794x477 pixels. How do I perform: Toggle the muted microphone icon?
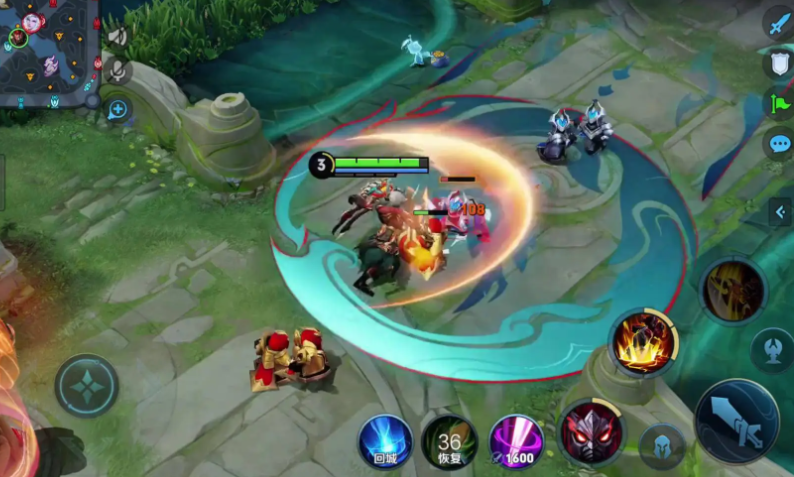(x=118, y=71)
